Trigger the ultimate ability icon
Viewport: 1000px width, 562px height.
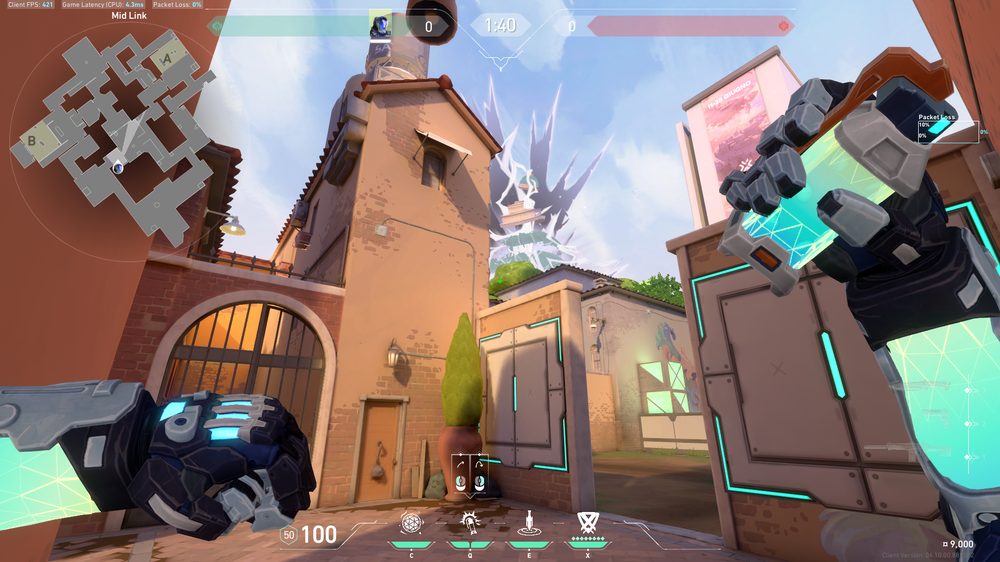(x=587, y=522)
